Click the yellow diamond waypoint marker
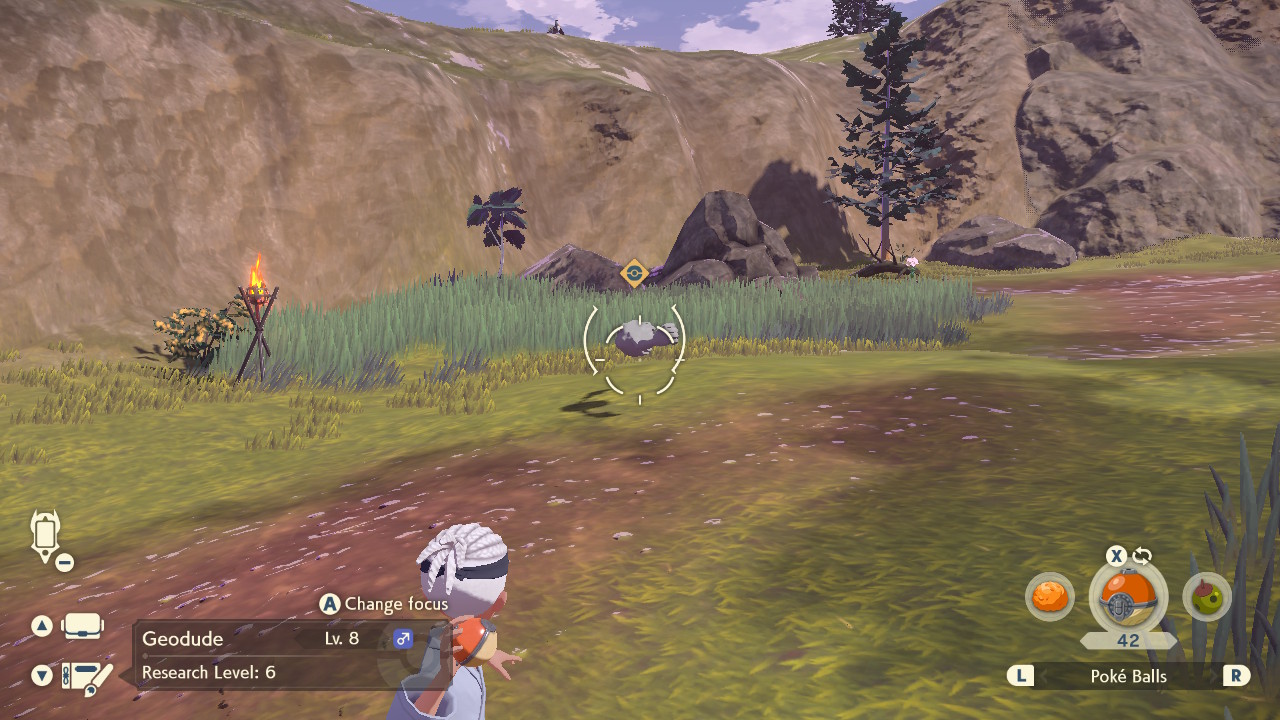Image resolution: width=1280 pixels, height=720 pixels. [634, 272]
